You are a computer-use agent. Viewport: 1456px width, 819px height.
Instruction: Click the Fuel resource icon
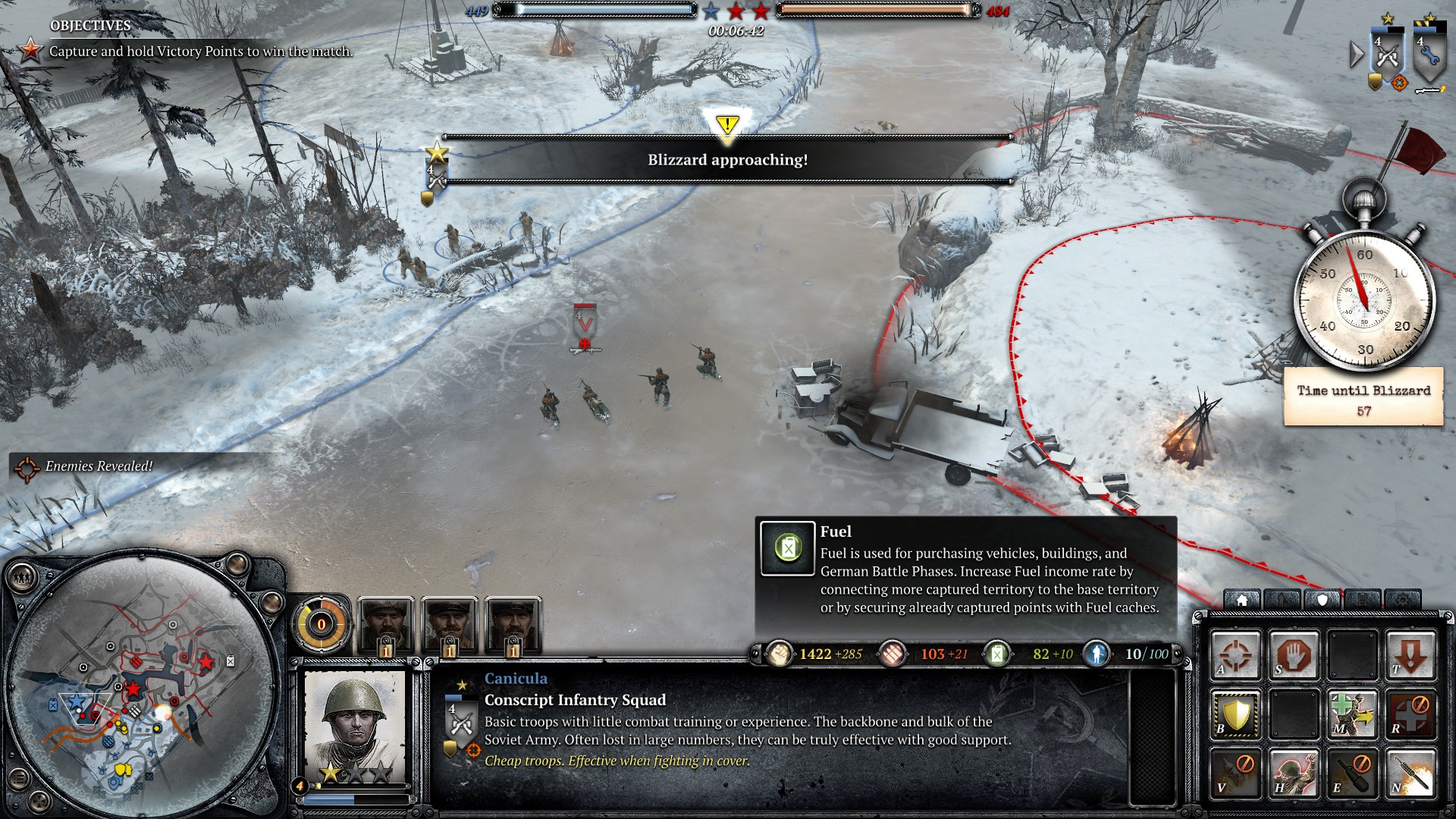click(996, 654)
